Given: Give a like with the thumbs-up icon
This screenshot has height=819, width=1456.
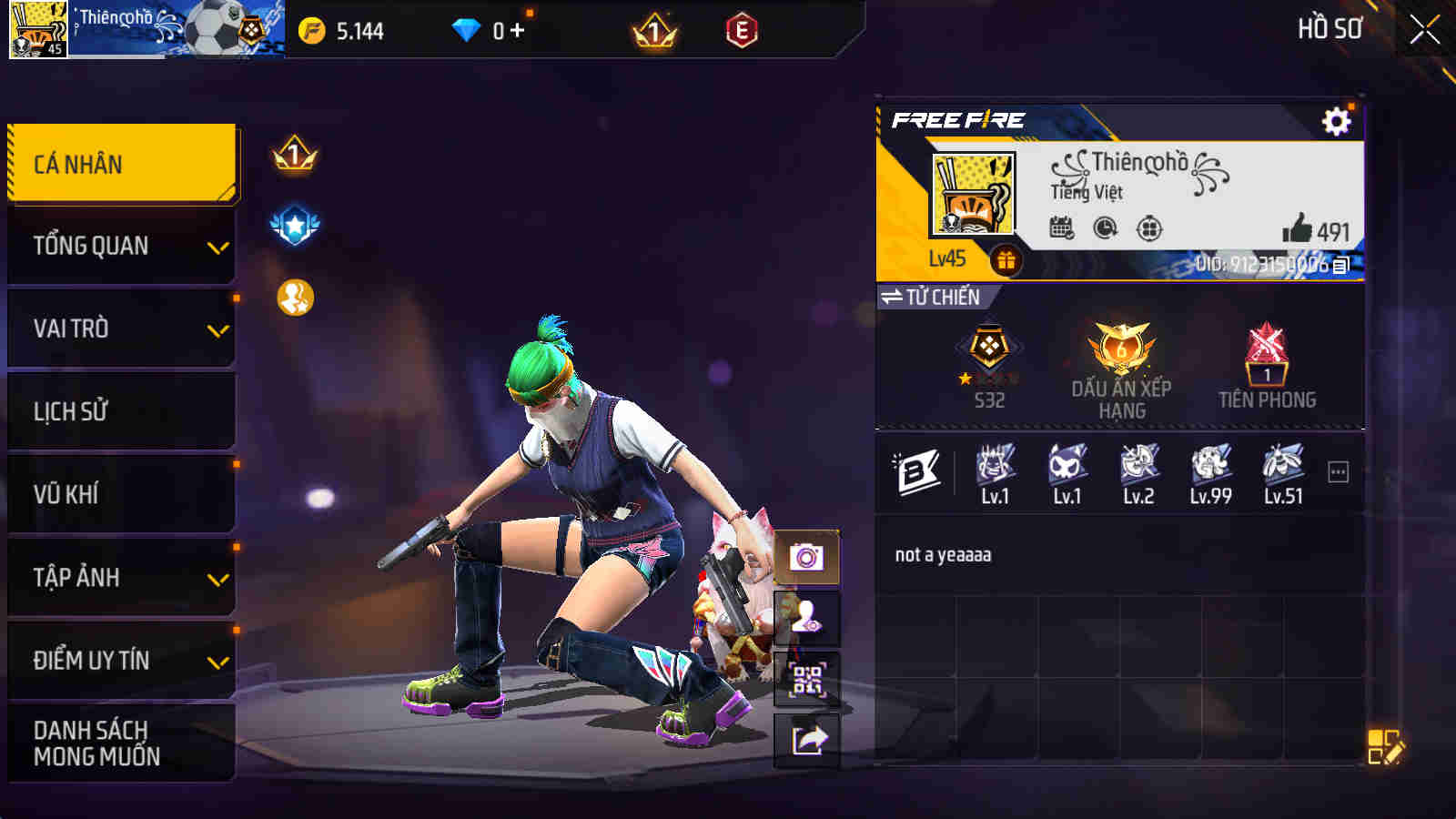Looking at the screenshot, I should [1297, 227].
